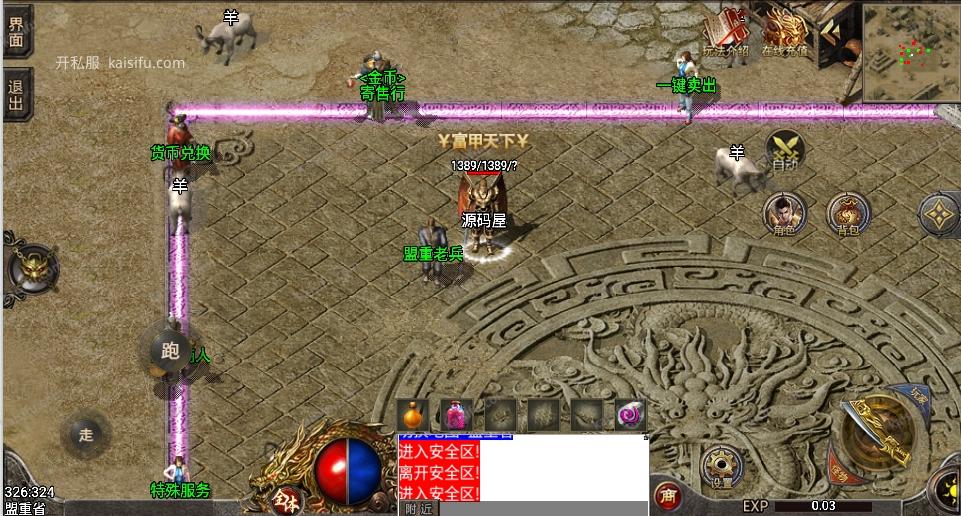Open the 界面 interface menu
The width and height of the screenshot is (961, 516).
[x=16, y=30]
